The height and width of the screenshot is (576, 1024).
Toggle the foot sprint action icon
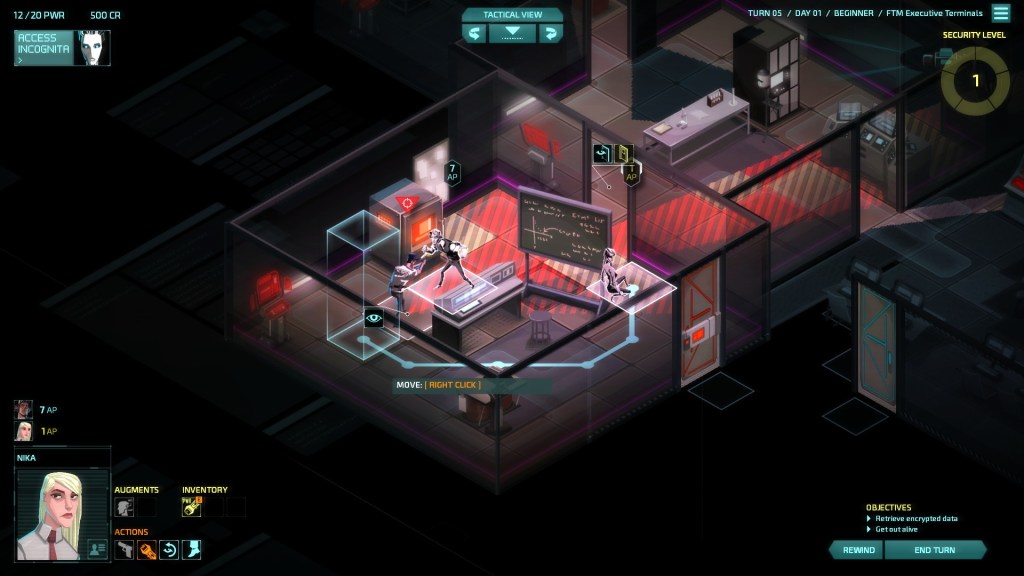pos(191,549)
